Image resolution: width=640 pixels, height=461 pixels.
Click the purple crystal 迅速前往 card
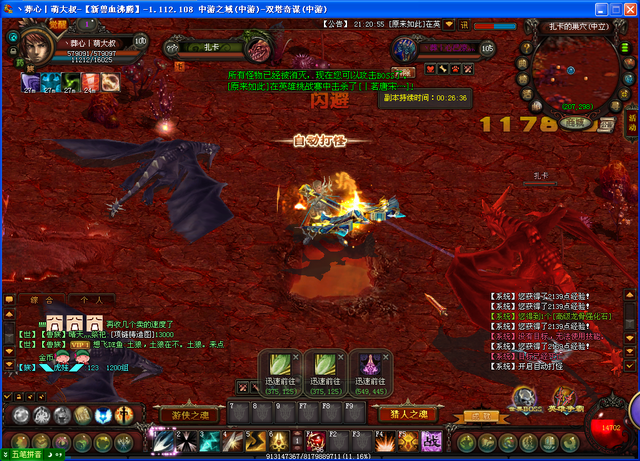click(x=372, y=372)
